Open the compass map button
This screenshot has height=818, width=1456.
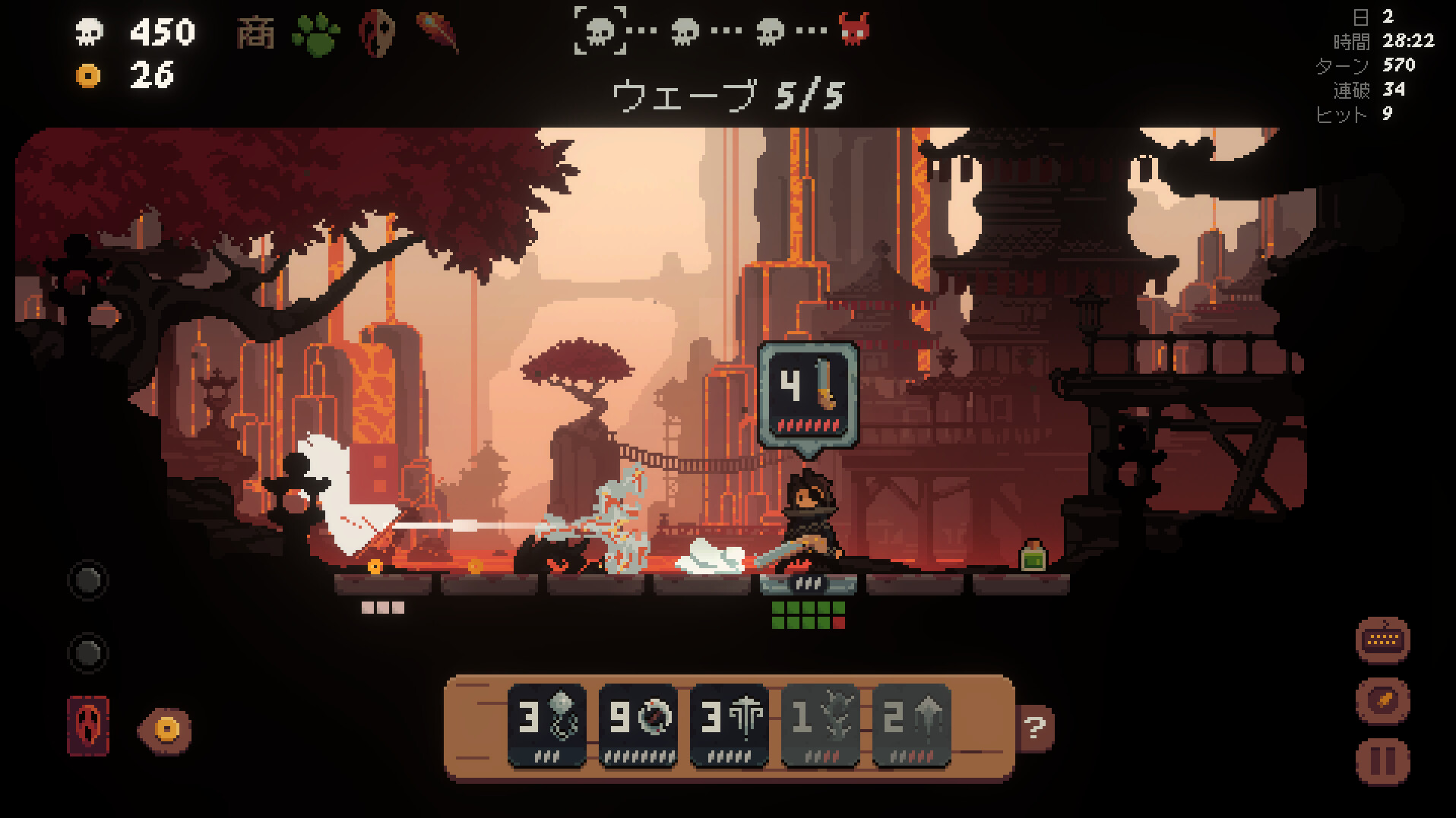[x=1382, y=700]
